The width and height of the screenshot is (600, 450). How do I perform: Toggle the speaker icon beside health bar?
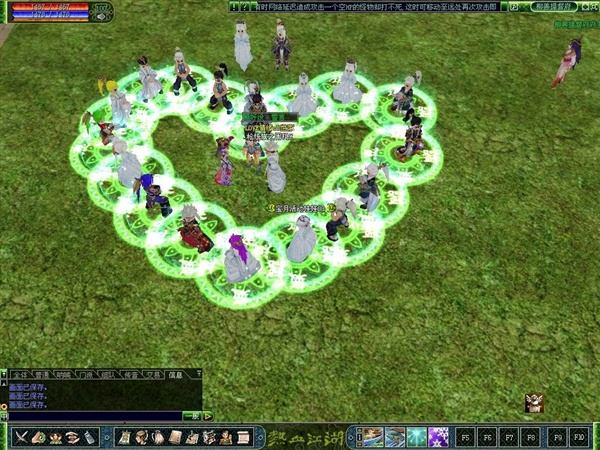point(100,16)
